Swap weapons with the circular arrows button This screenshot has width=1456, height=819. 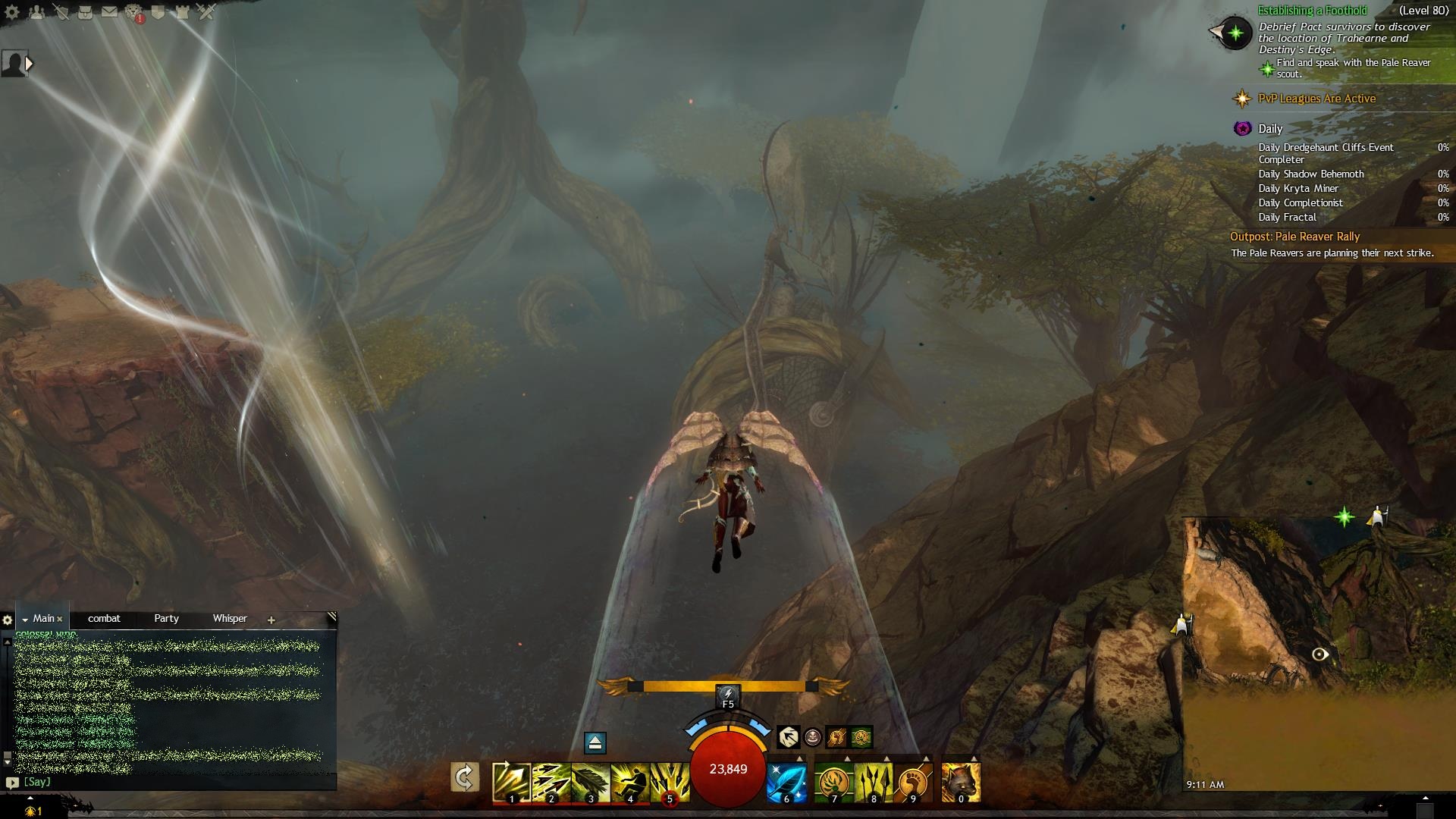click(x=465, y=778)
